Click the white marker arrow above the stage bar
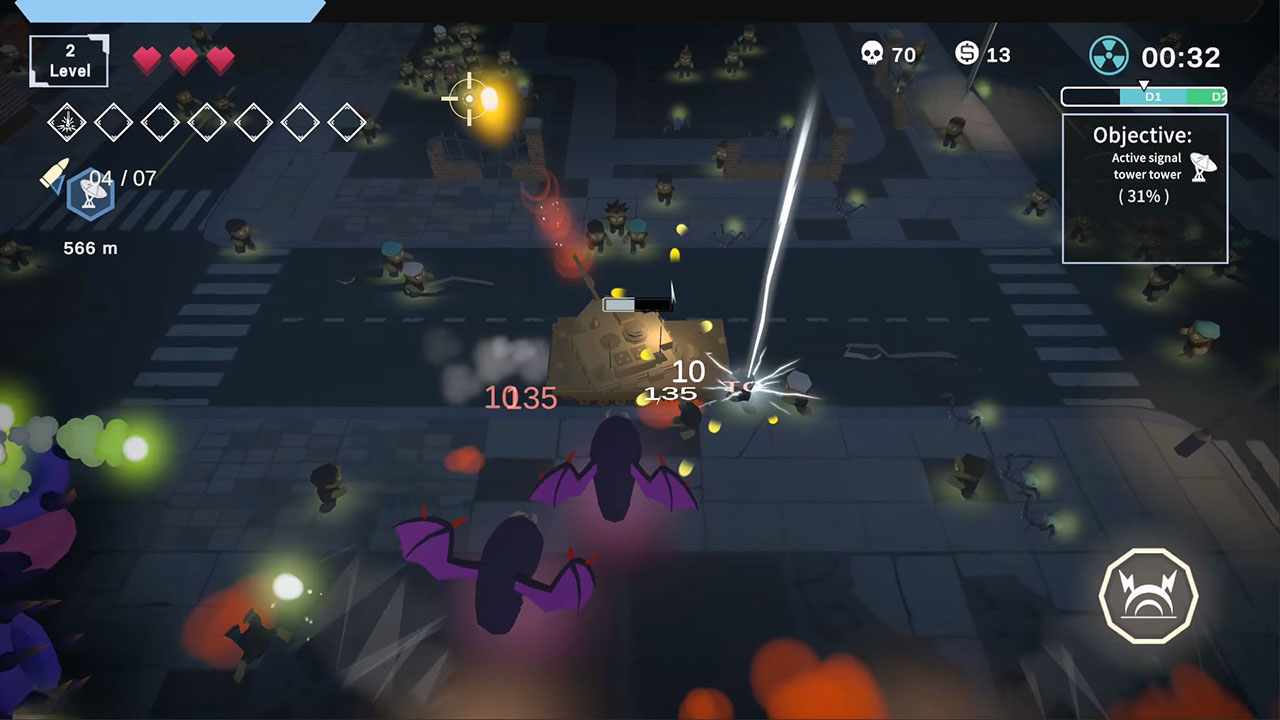Screen dimensions: 1280x720 pyautogui.click(x=1143, y=84)
